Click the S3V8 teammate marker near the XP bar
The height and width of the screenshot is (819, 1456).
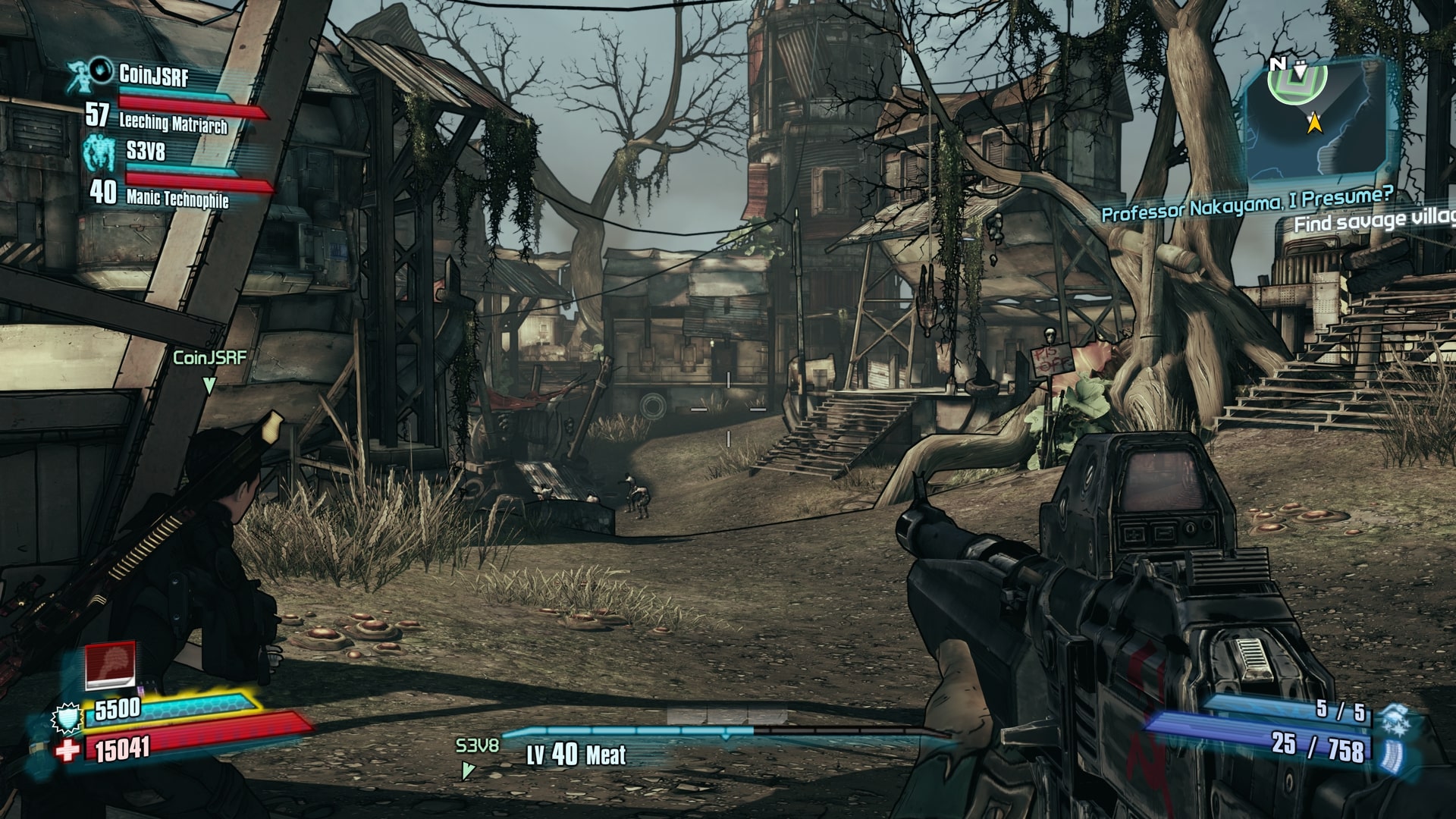[477, 745]
